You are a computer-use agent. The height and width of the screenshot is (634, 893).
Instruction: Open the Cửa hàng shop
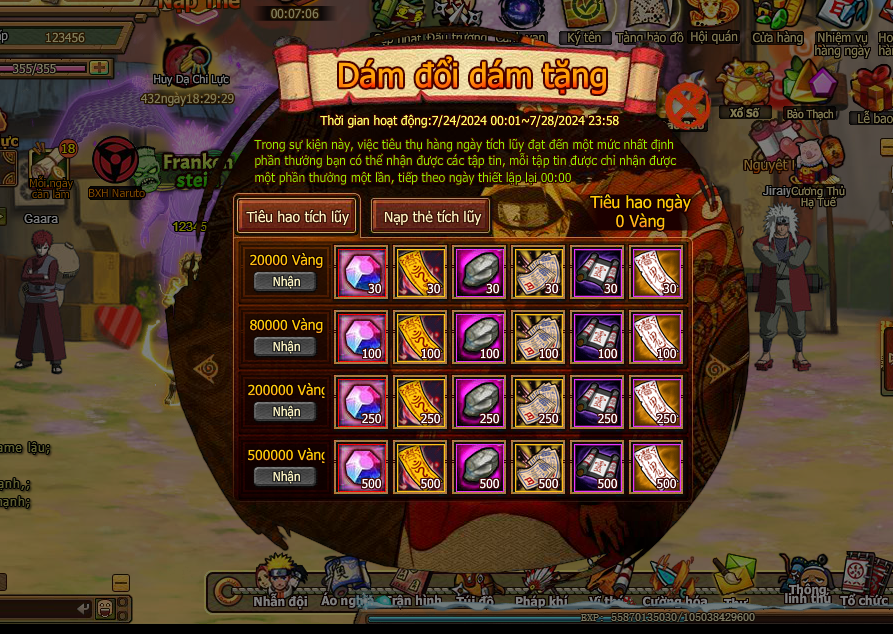point(777,20)
